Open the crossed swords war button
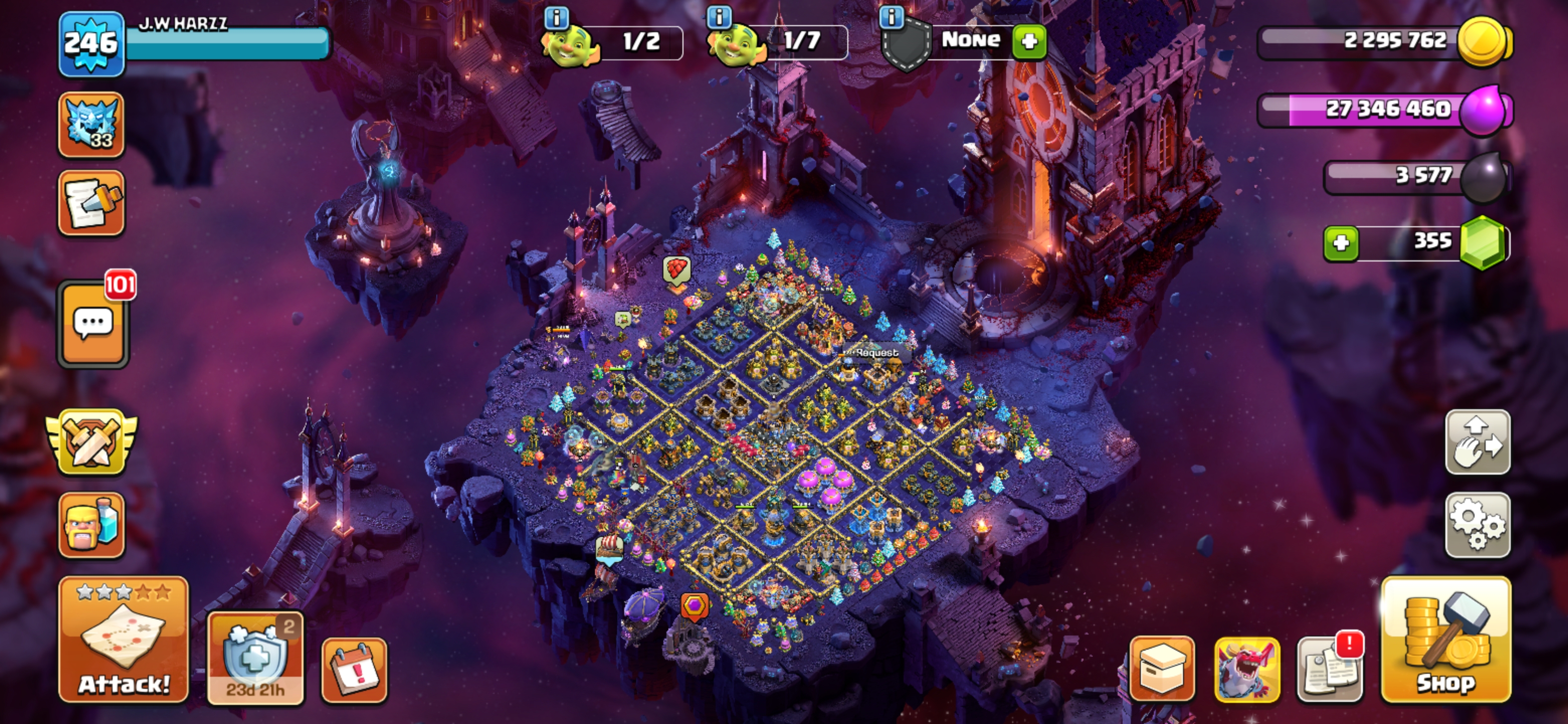 pyautogui.click(x=91, y=442)
